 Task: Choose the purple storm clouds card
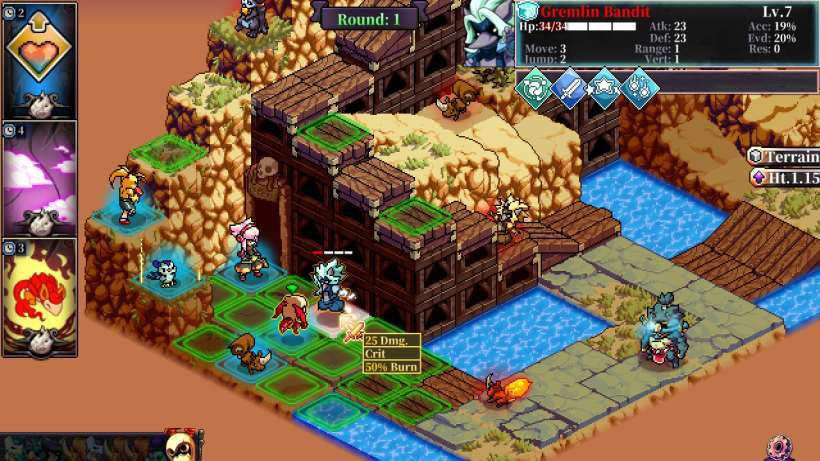pos(40,178)
